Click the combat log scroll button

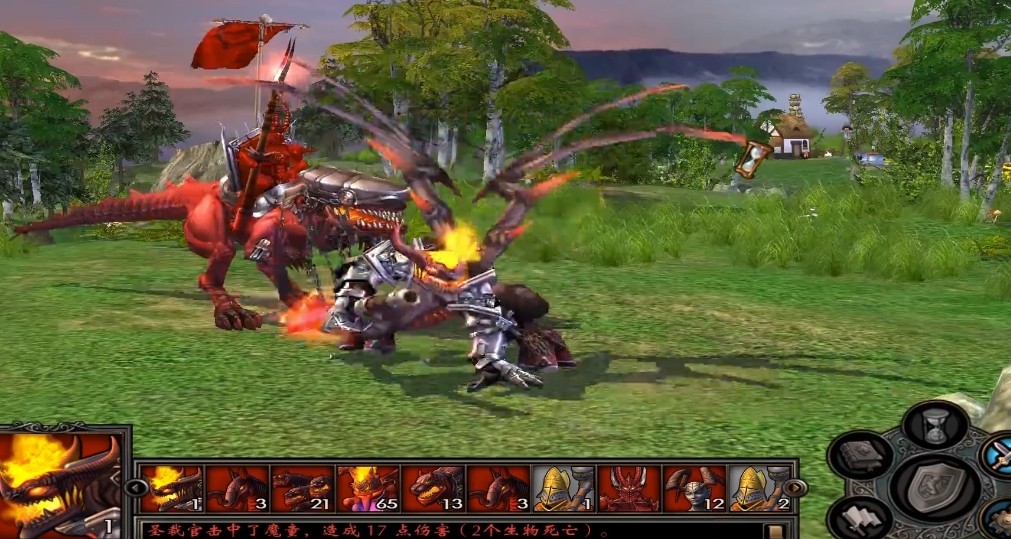pos(774,530)
